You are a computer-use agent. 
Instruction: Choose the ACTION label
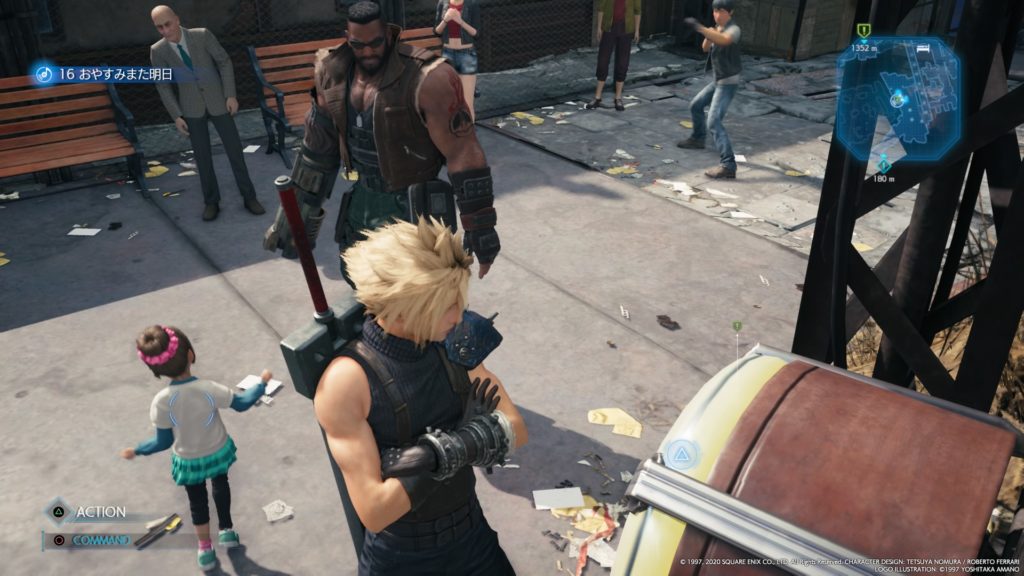click(x=100, y=512)
